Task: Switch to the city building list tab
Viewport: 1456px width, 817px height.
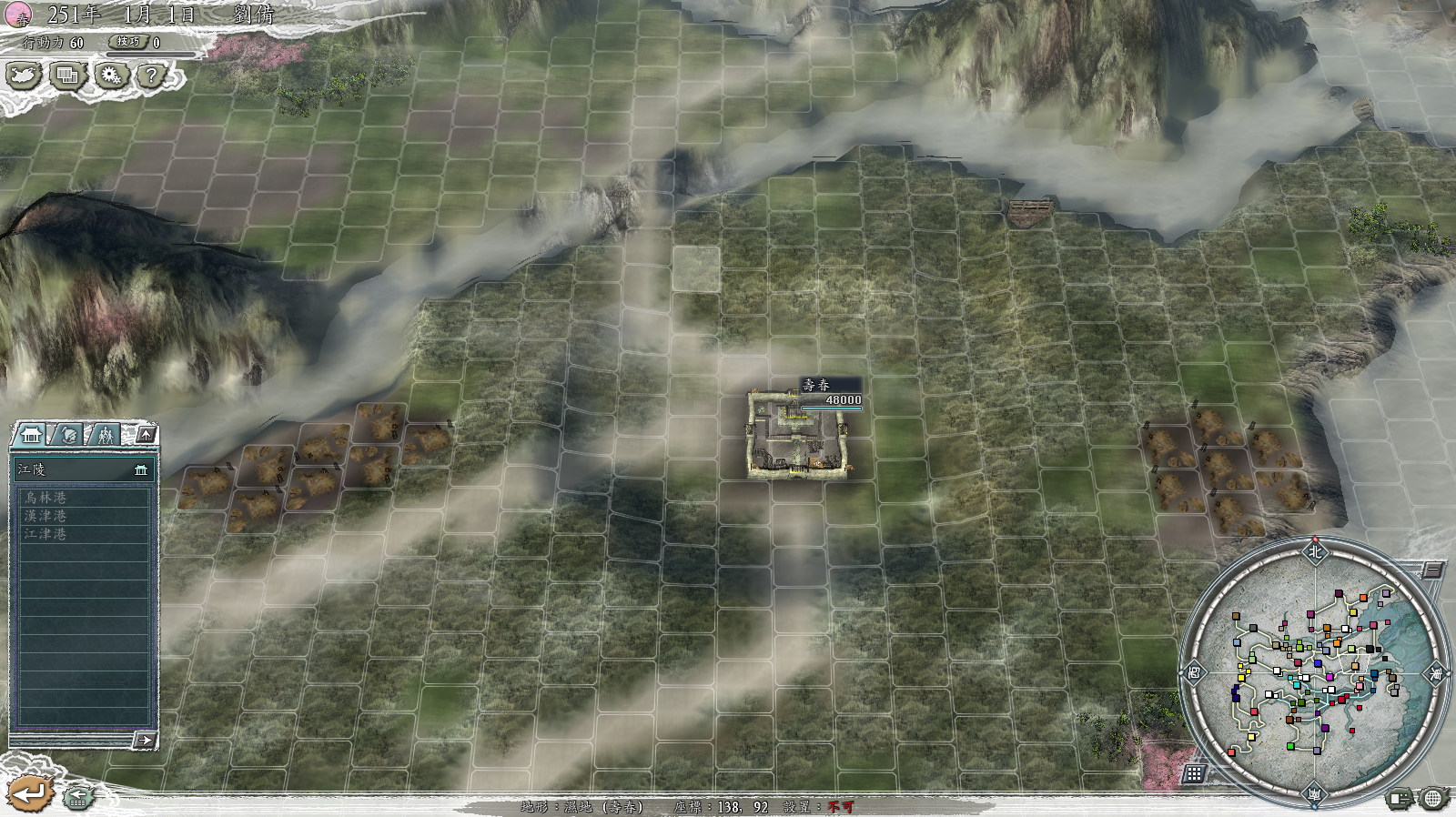Action: tap(31, 435)
